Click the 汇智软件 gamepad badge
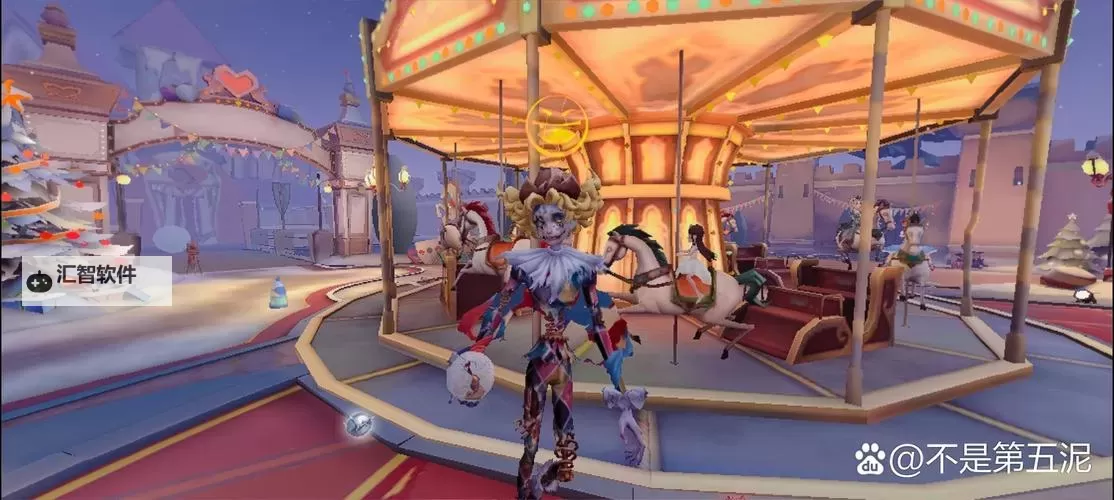The width and height of the screenshot is (1114, 500). click(x=96, y=280)
